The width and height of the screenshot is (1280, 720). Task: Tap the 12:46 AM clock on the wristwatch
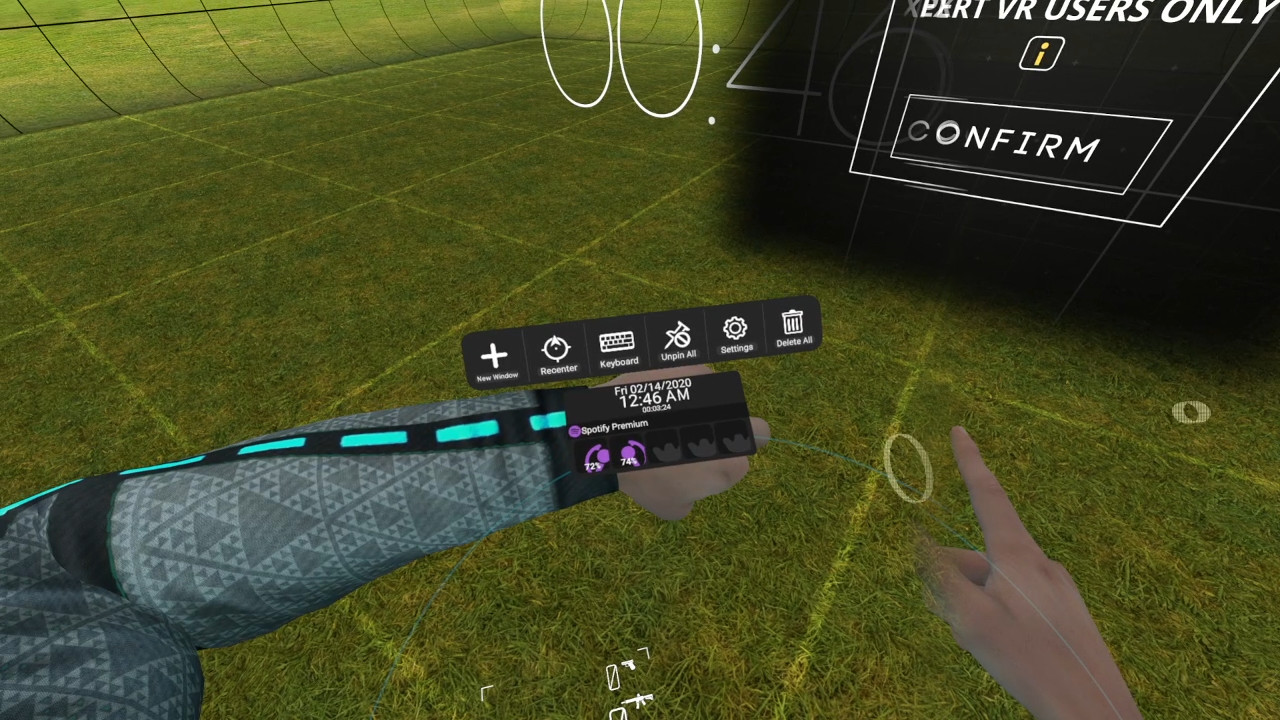tap(653, 397)
